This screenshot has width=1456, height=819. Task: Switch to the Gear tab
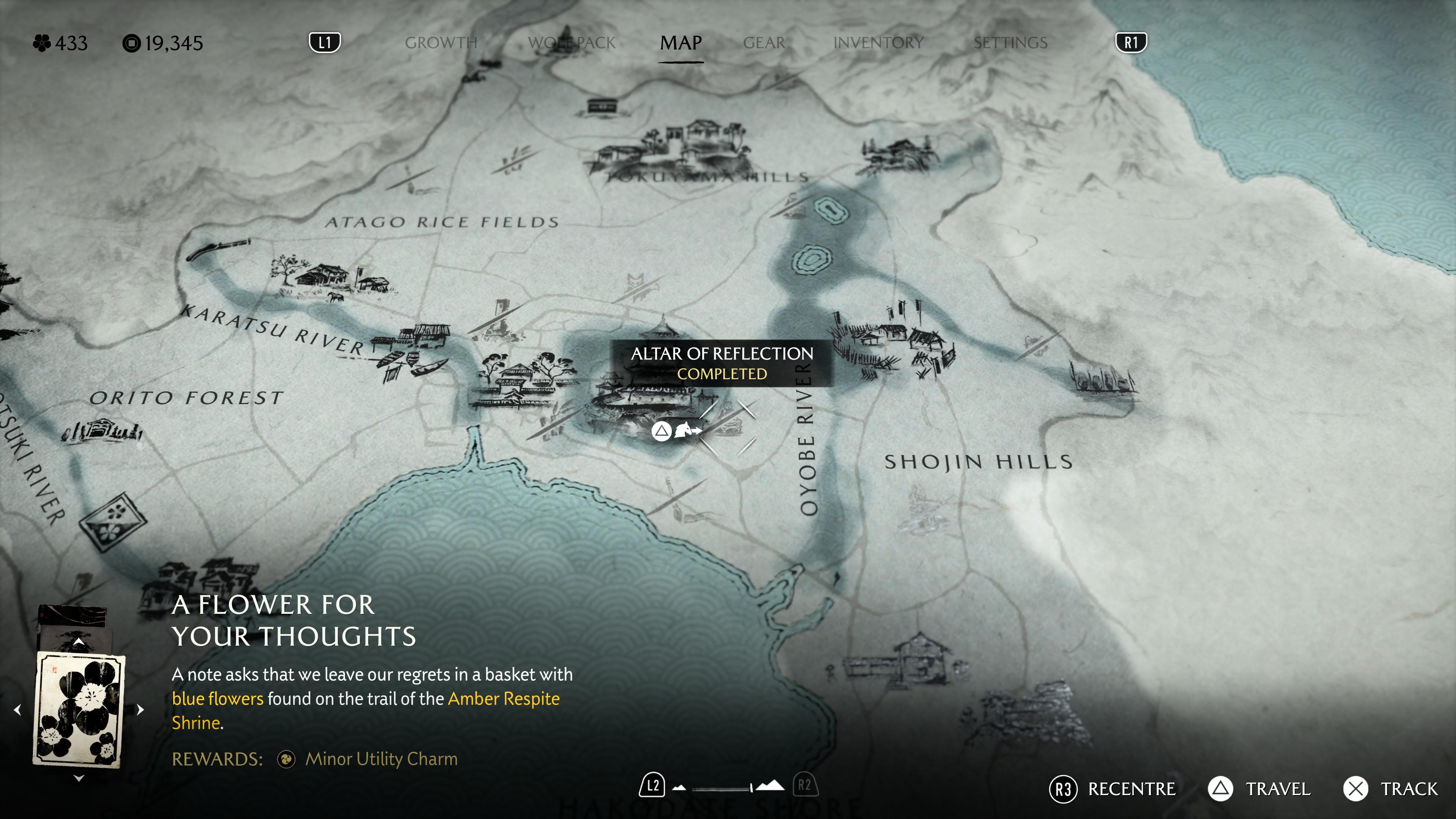(764, 43)
